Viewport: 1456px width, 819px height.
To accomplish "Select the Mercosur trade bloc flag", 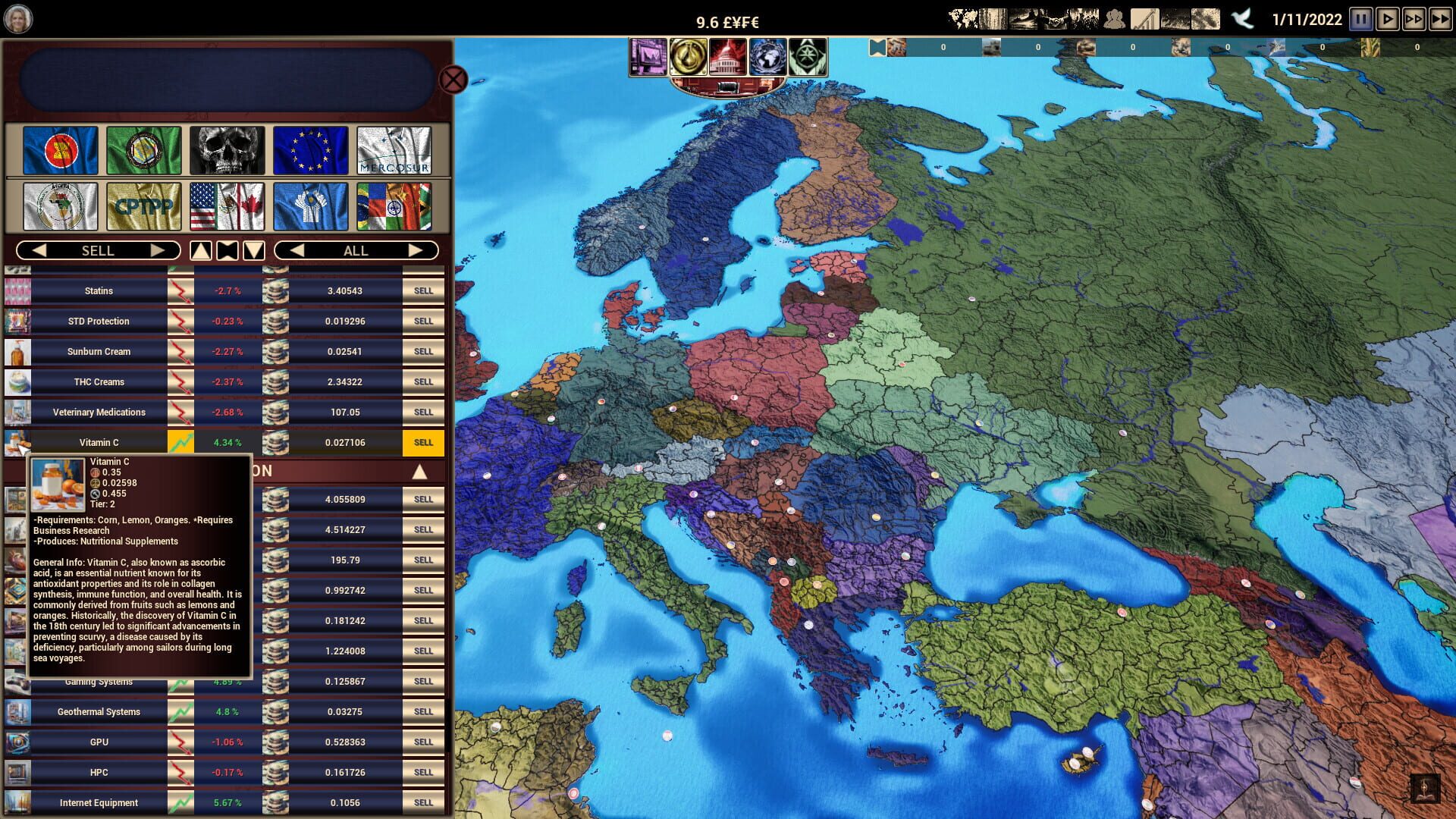I will 394,150.
